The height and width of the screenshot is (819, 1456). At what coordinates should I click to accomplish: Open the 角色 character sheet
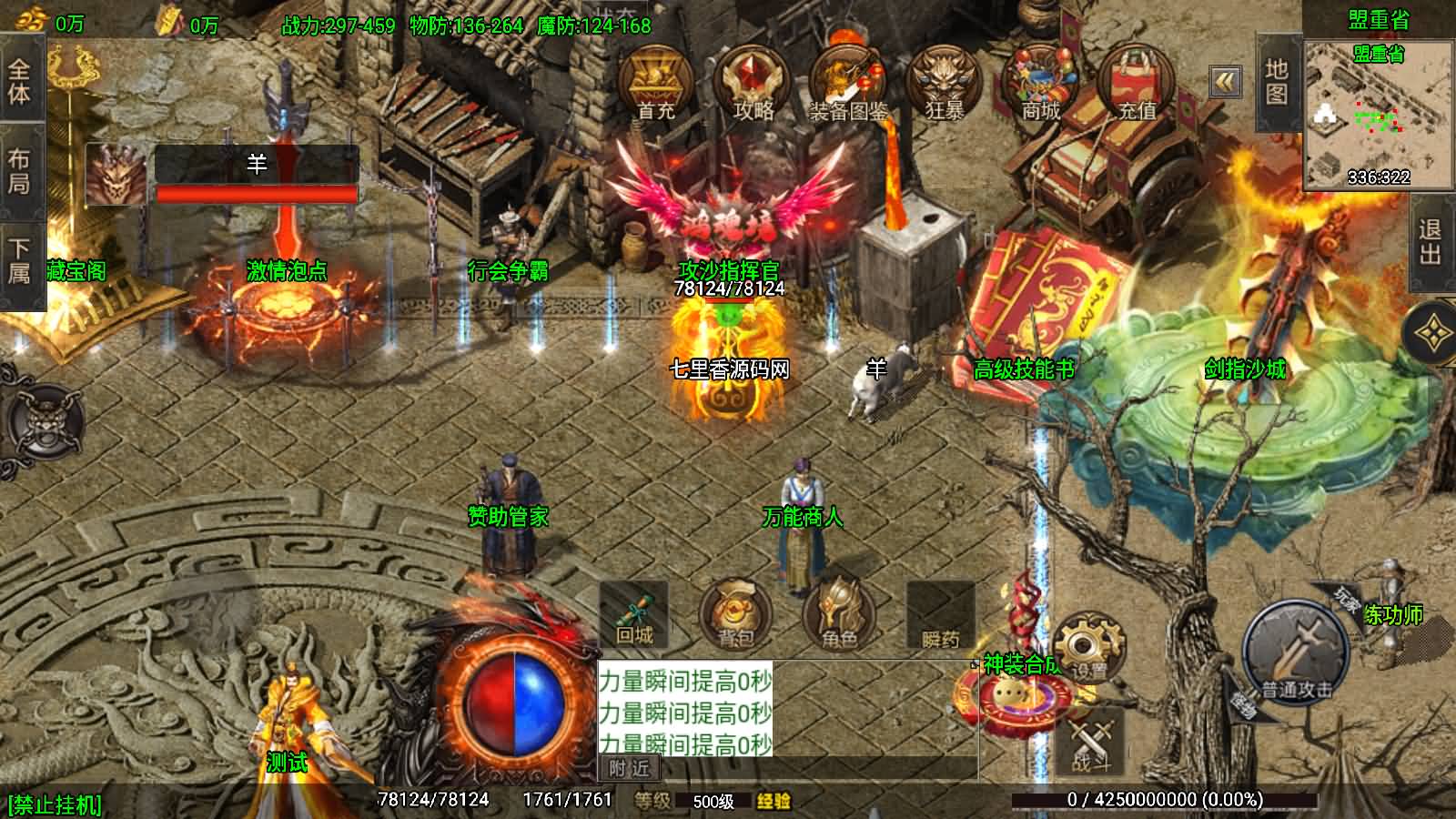click(838, 614)
